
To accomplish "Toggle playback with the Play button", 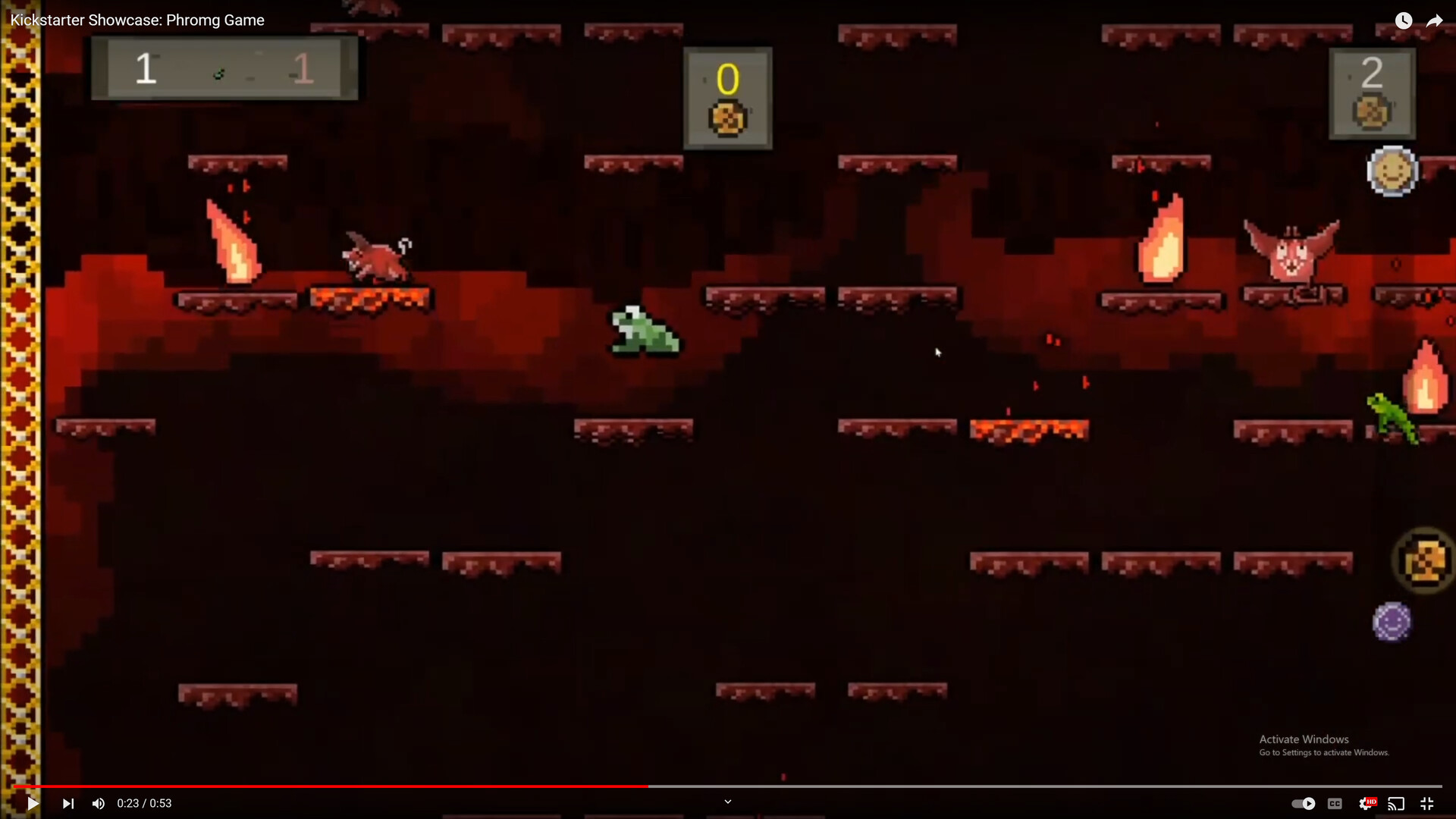I will (x=31, y=803).
